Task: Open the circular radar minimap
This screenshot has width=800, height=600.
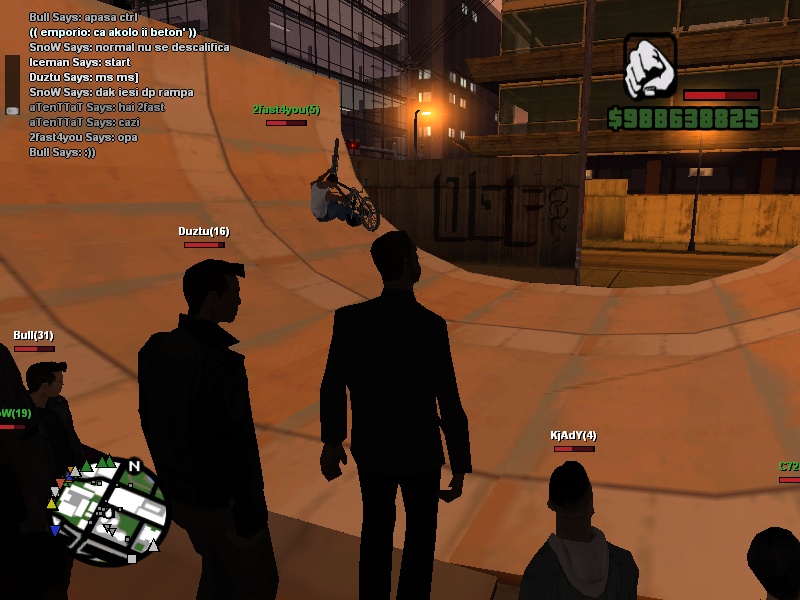Action: (x=108, y=510)
